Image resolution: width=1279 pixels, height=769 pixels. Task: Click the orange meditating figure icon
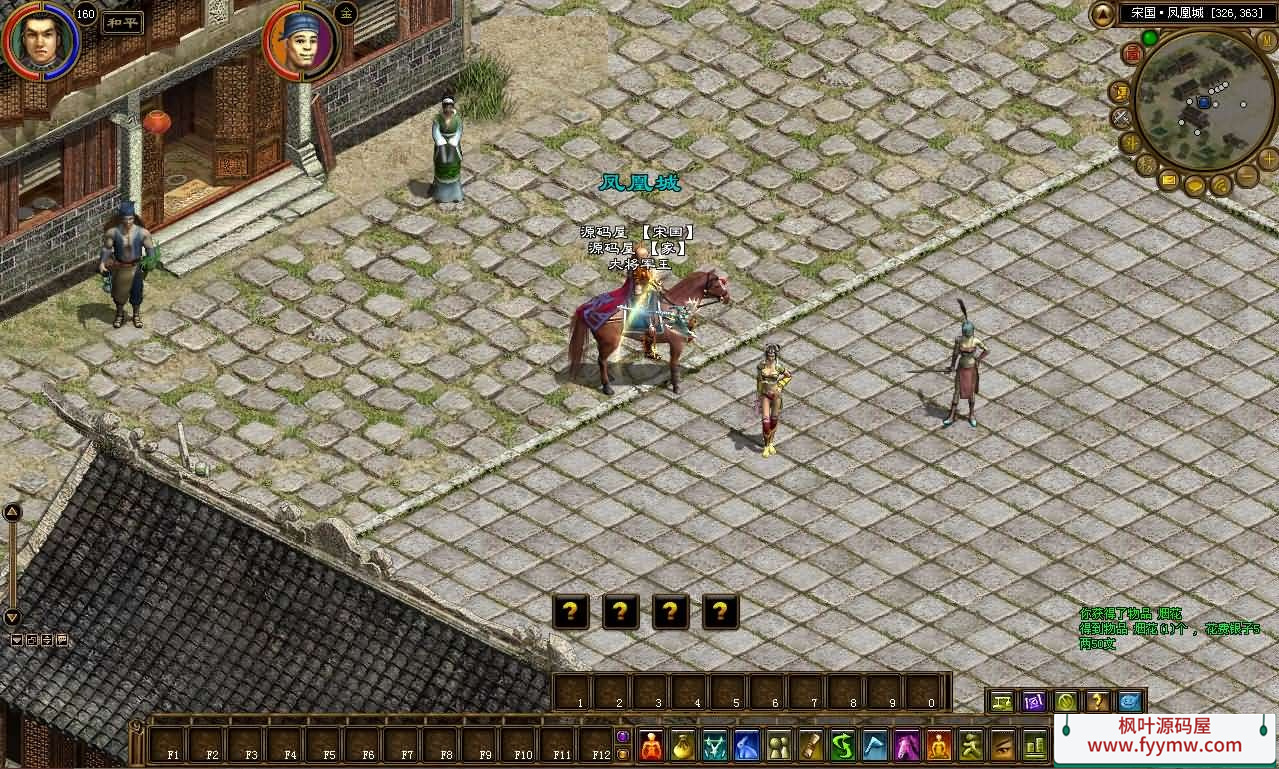(939, 745)
